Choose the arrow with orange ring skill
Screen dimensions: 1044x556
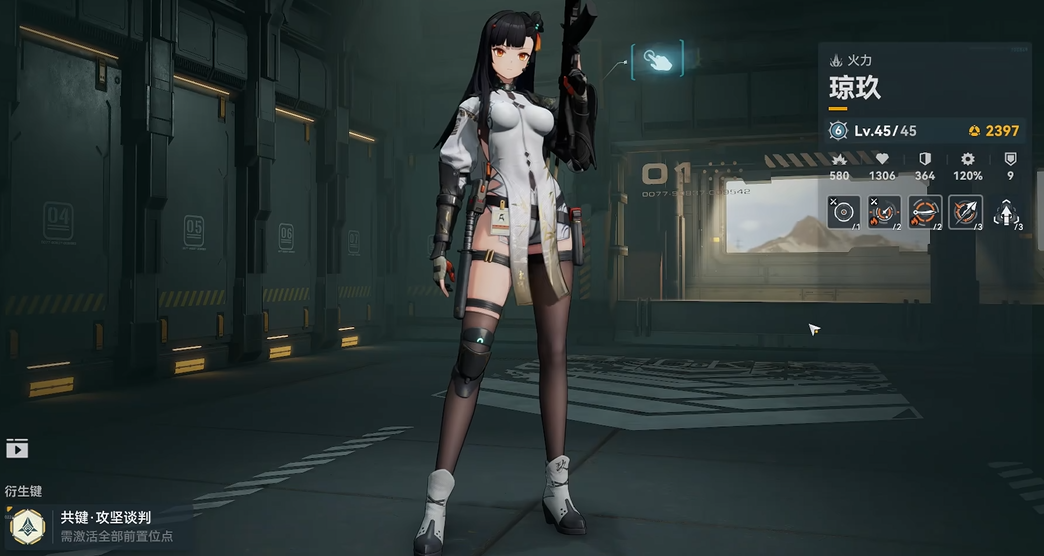(965, 212)
